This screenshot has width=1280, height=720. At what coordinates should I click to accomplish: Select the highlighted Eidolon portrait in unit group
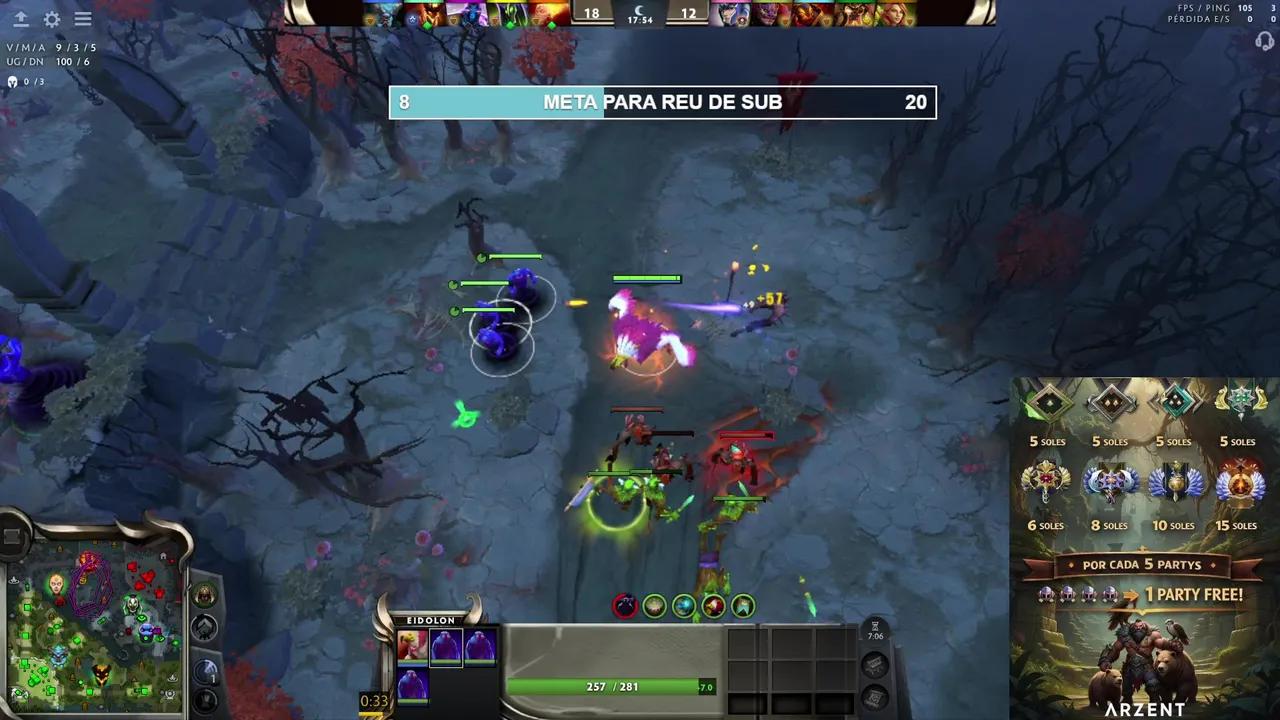pyautogui.click(x=446, y=647)
